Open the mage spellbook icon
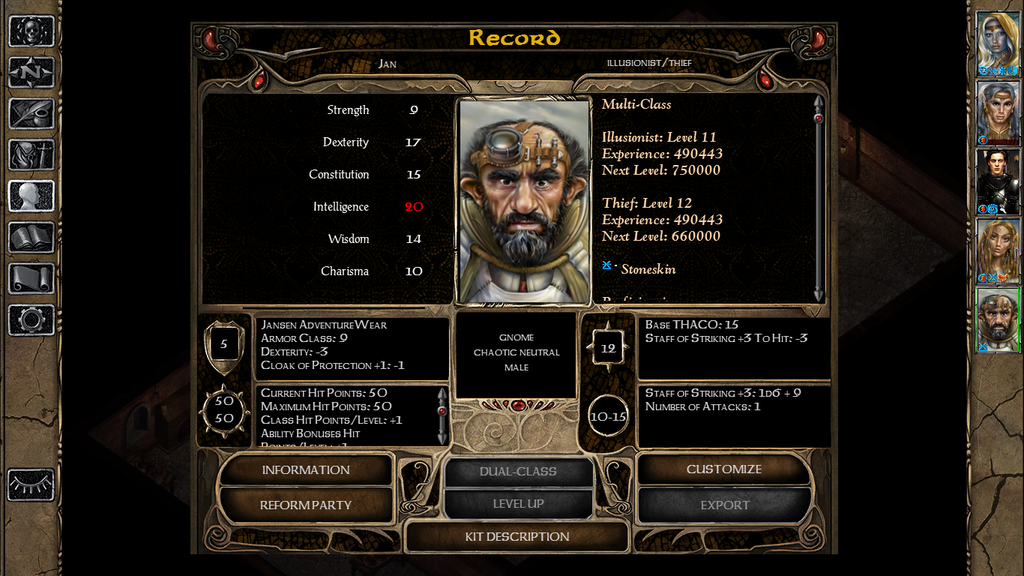Viewport: 1024px width, 576px height. tap(31, 237)
